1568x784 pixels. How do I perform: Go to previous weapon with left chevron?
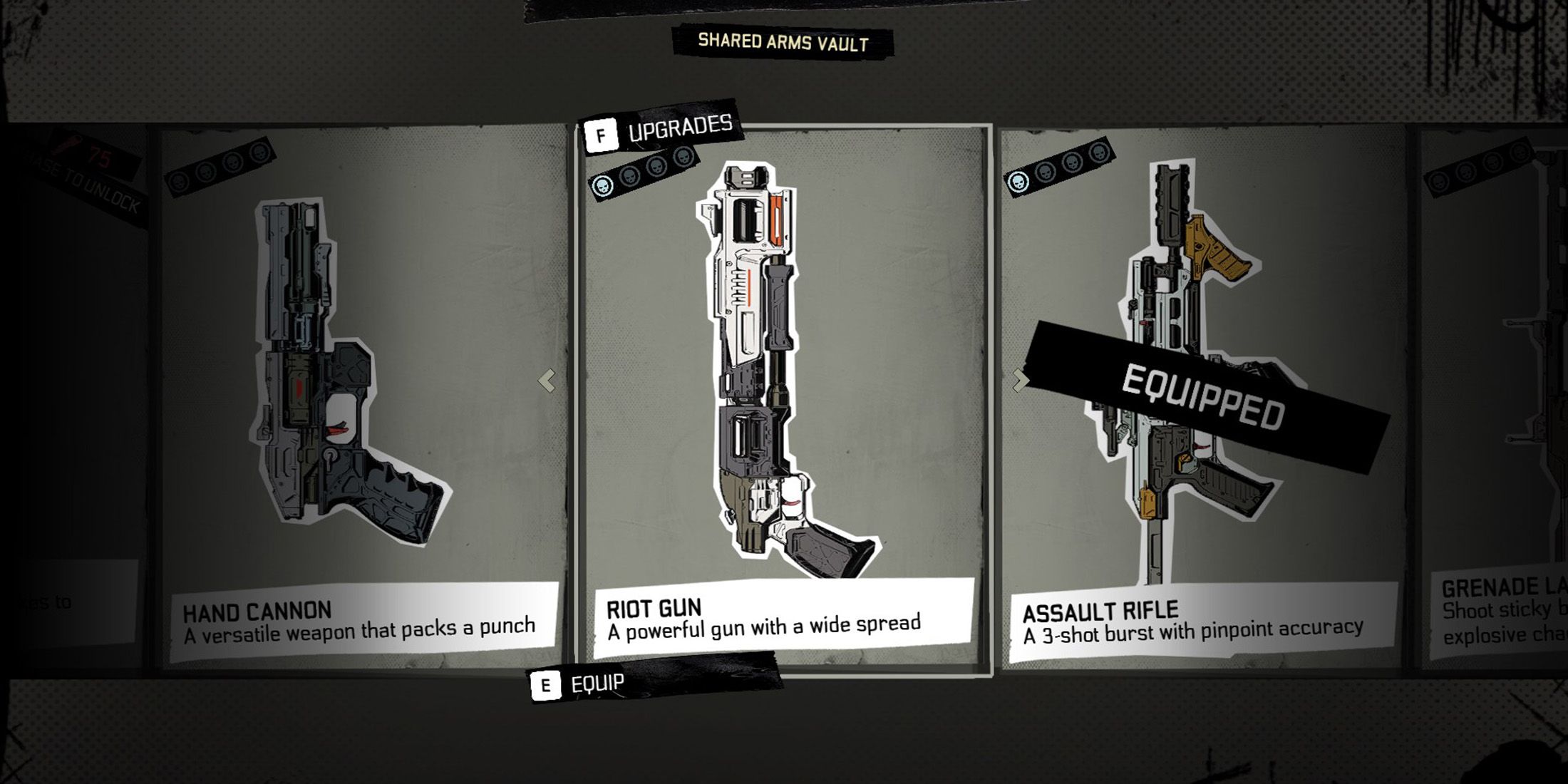(x=545, y=382)
